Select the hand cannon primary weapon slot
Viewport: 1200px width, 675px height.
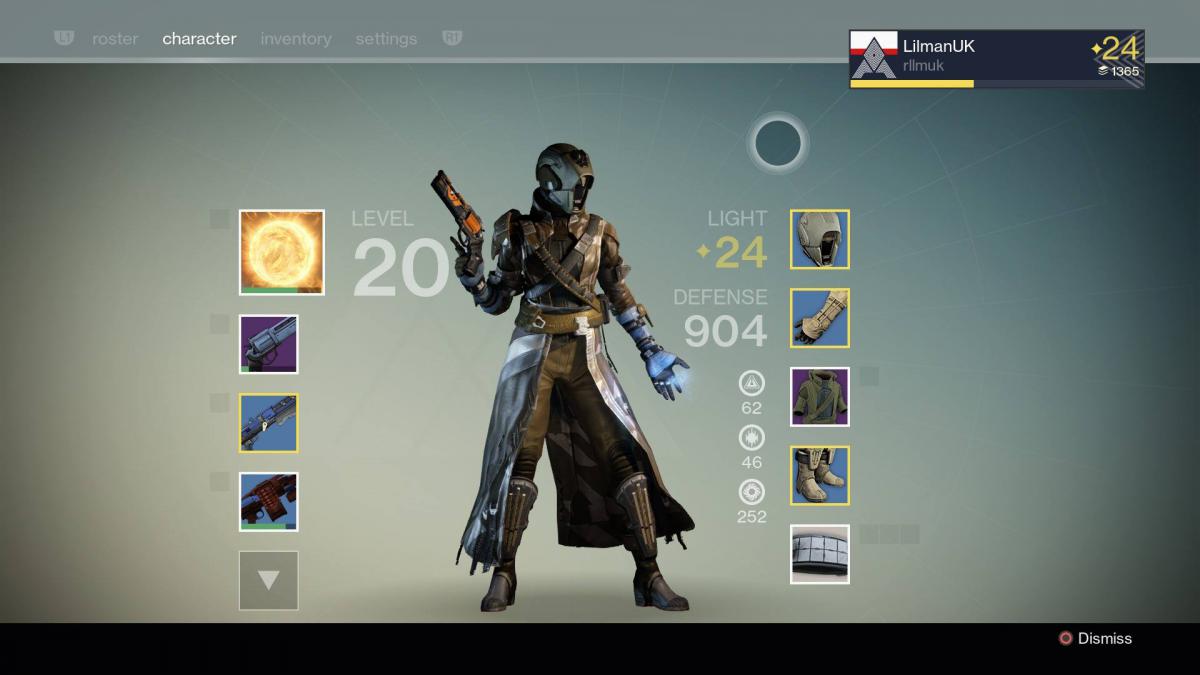(x=268, y=344)
